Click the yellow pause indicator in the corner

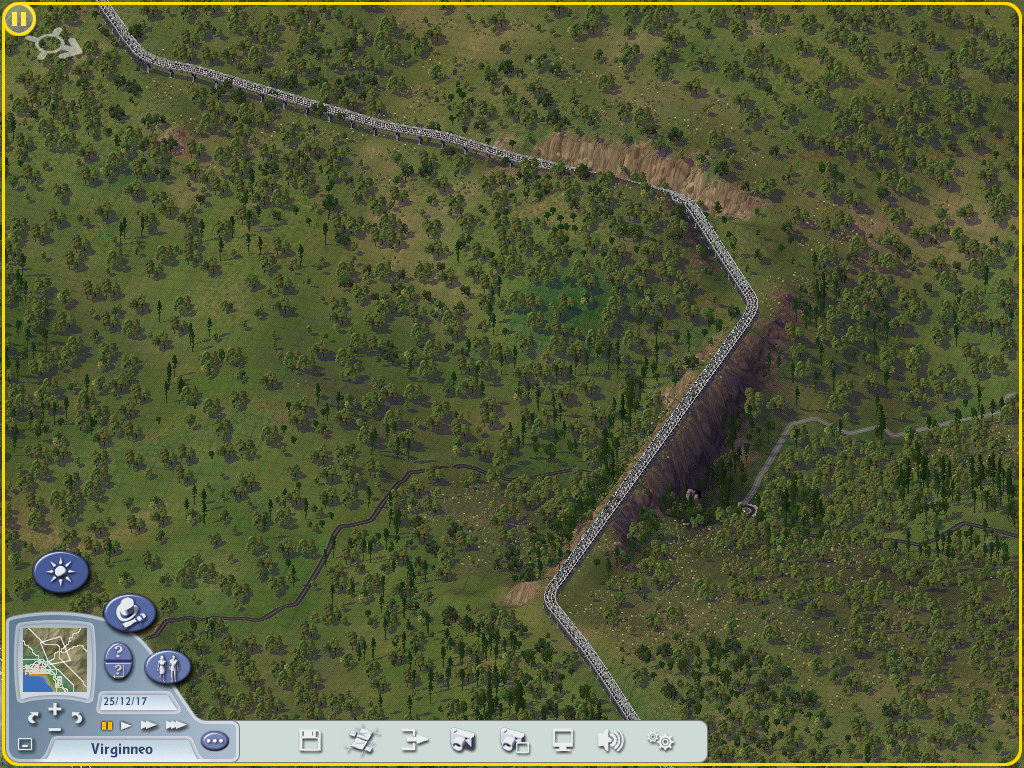pyautogui.click(x=19, y=19)
